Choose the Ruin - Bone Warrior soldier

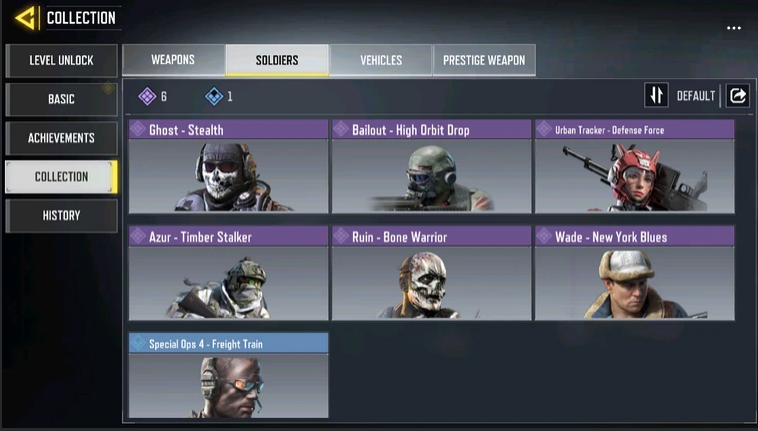click(431, 273)
